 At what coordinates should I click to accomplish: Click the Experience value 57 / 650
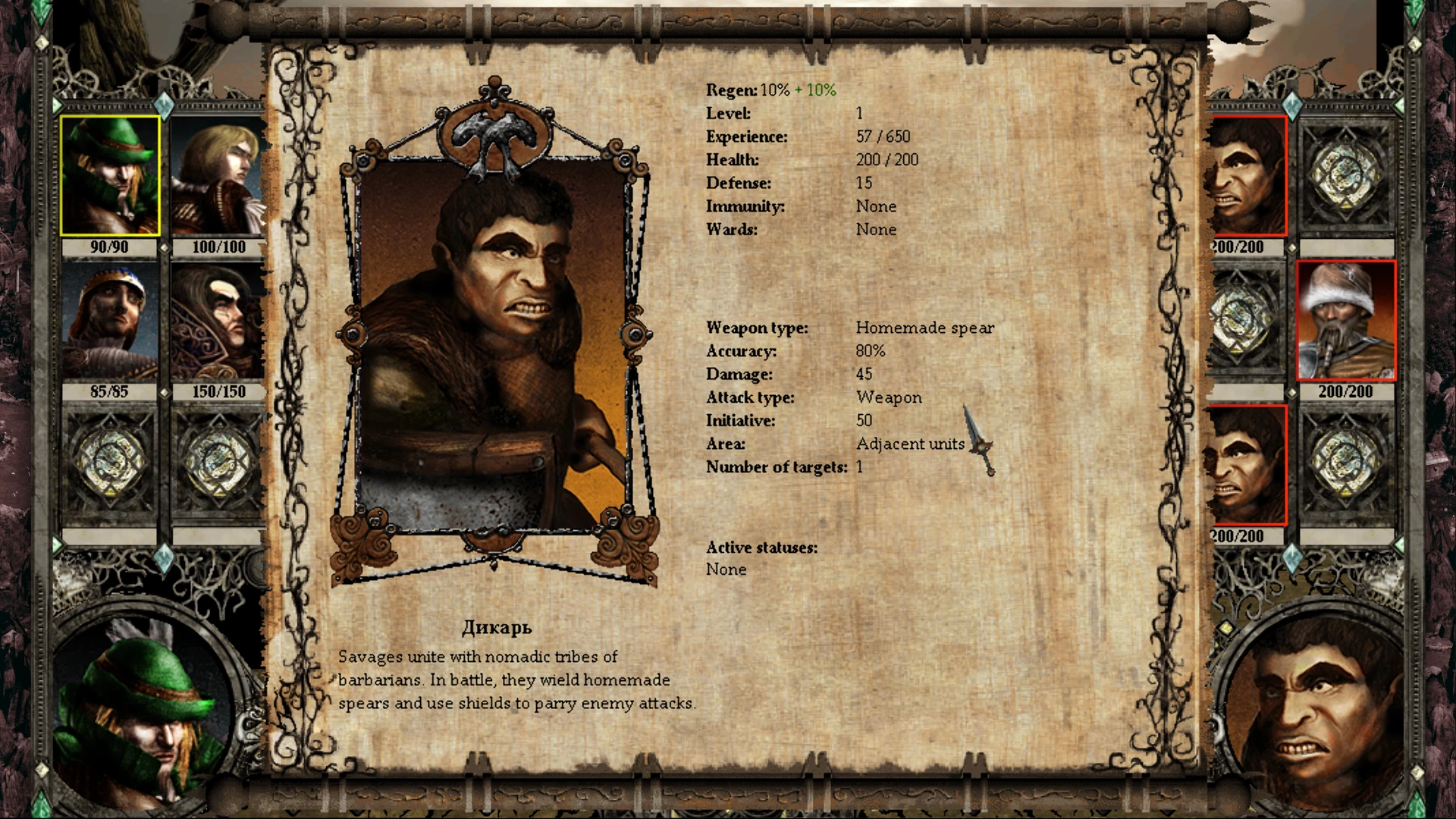[883, 136]
